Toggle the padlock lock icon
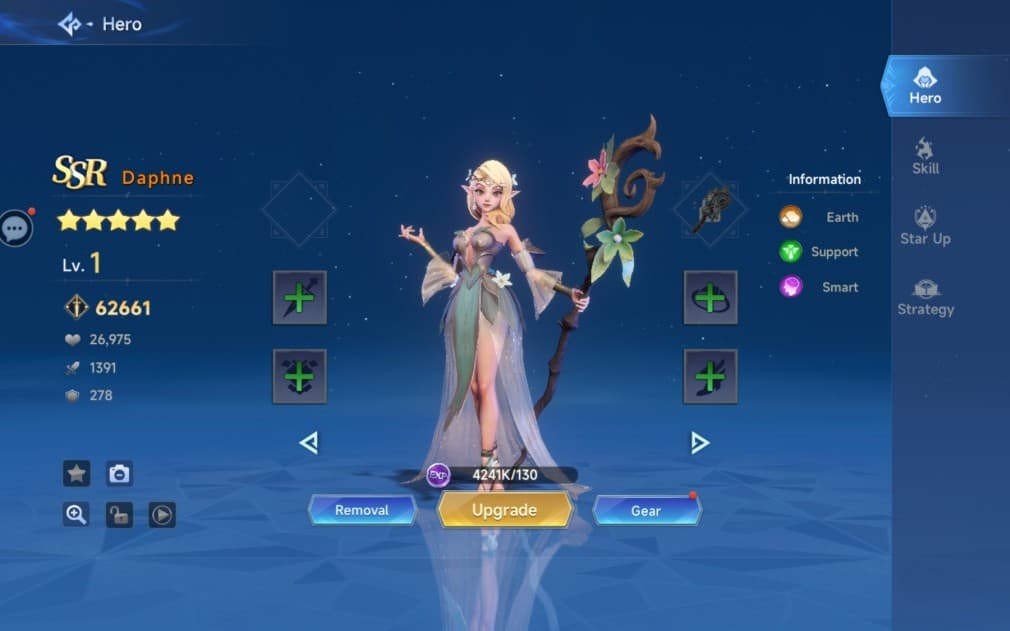Viewport: 1010px width, 631px height. 119,515
